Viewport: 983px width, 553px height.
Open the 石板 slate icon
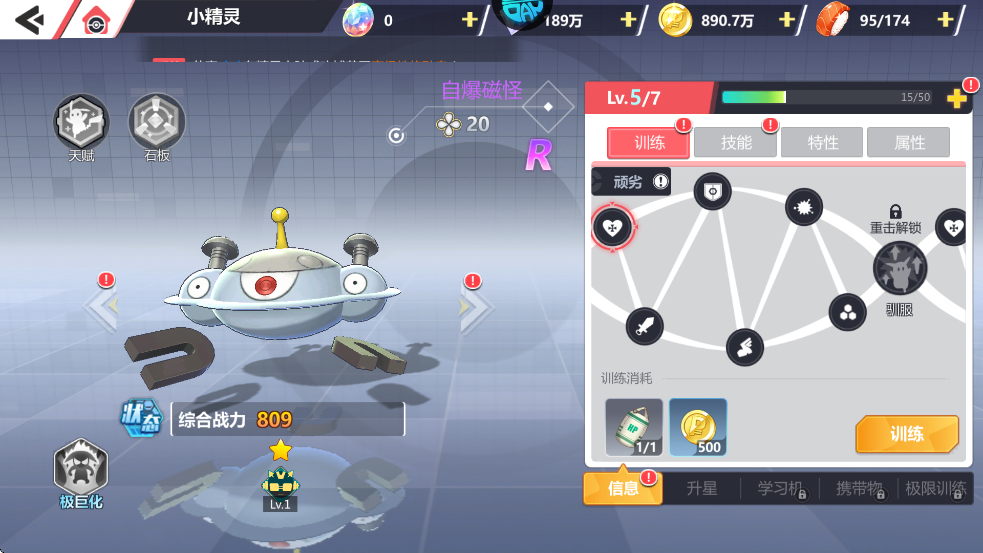[x=157, y=123]
